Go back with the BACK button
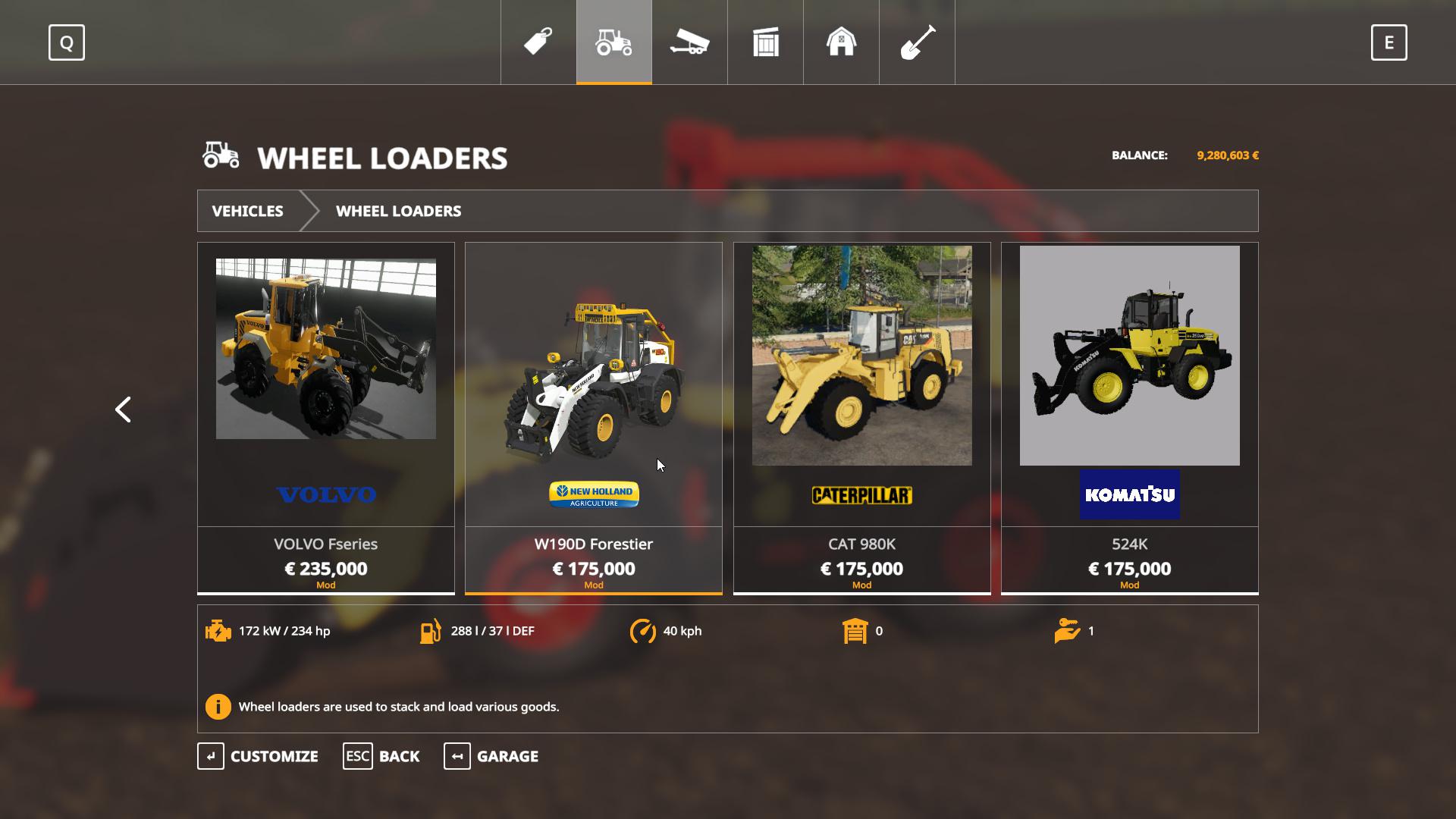The width and height of the screenshot is (1456, 819). (x=381, y=756)
